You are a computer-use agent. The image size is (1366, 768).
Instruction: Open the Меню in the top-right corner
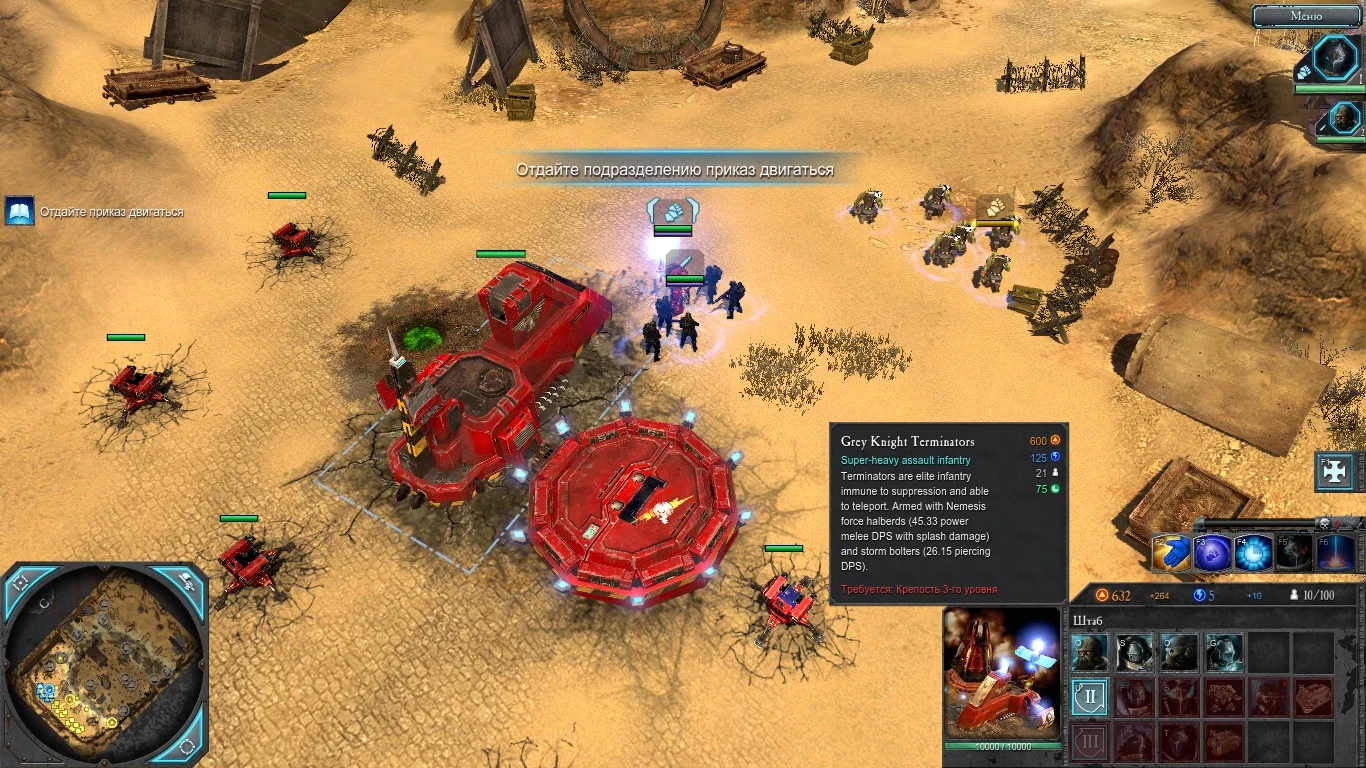(x=1305, y=16)
